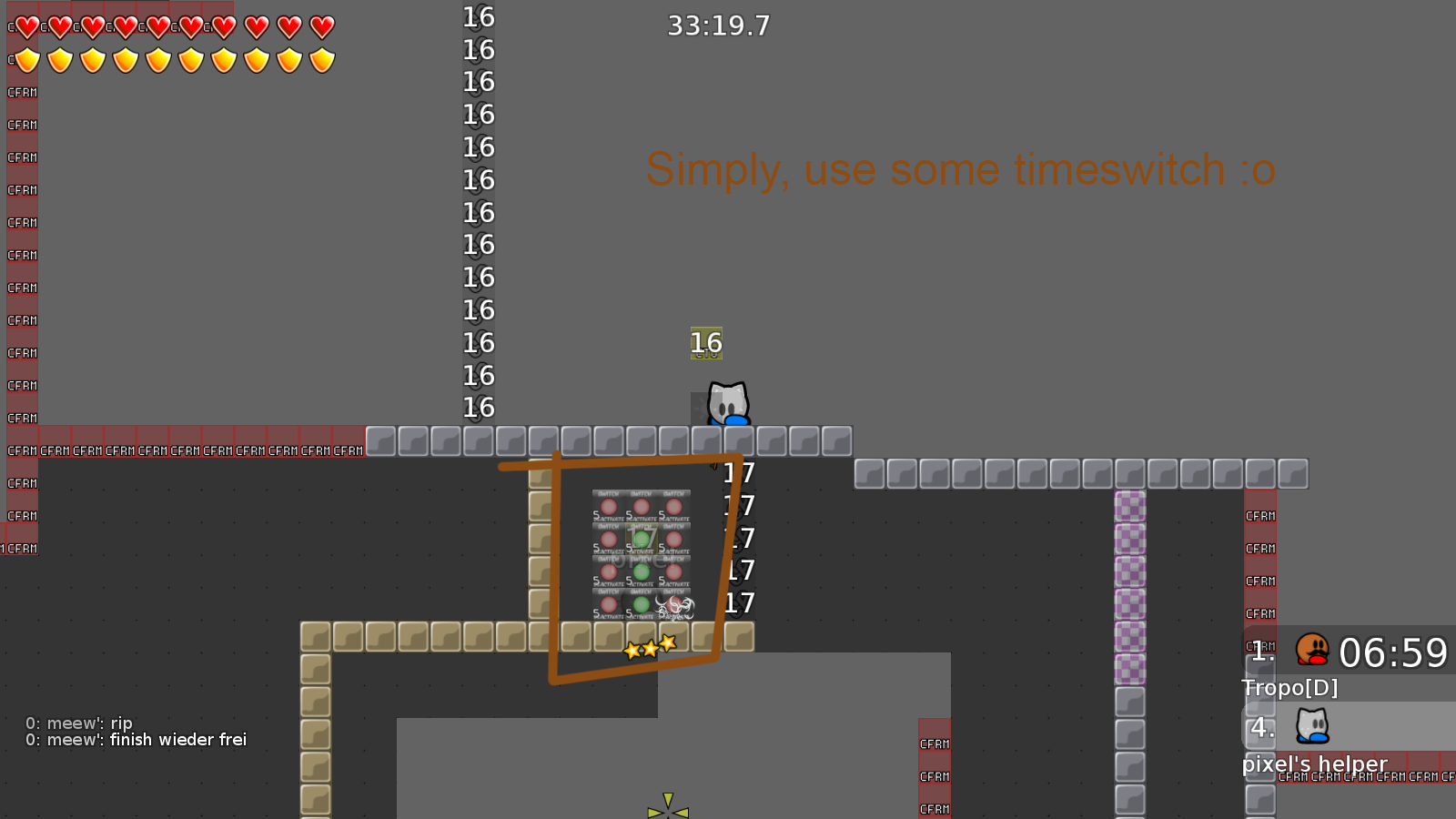The image size is (1456, 819).
Task: Click the fifth heart icon in the top row
Action: 157,27
